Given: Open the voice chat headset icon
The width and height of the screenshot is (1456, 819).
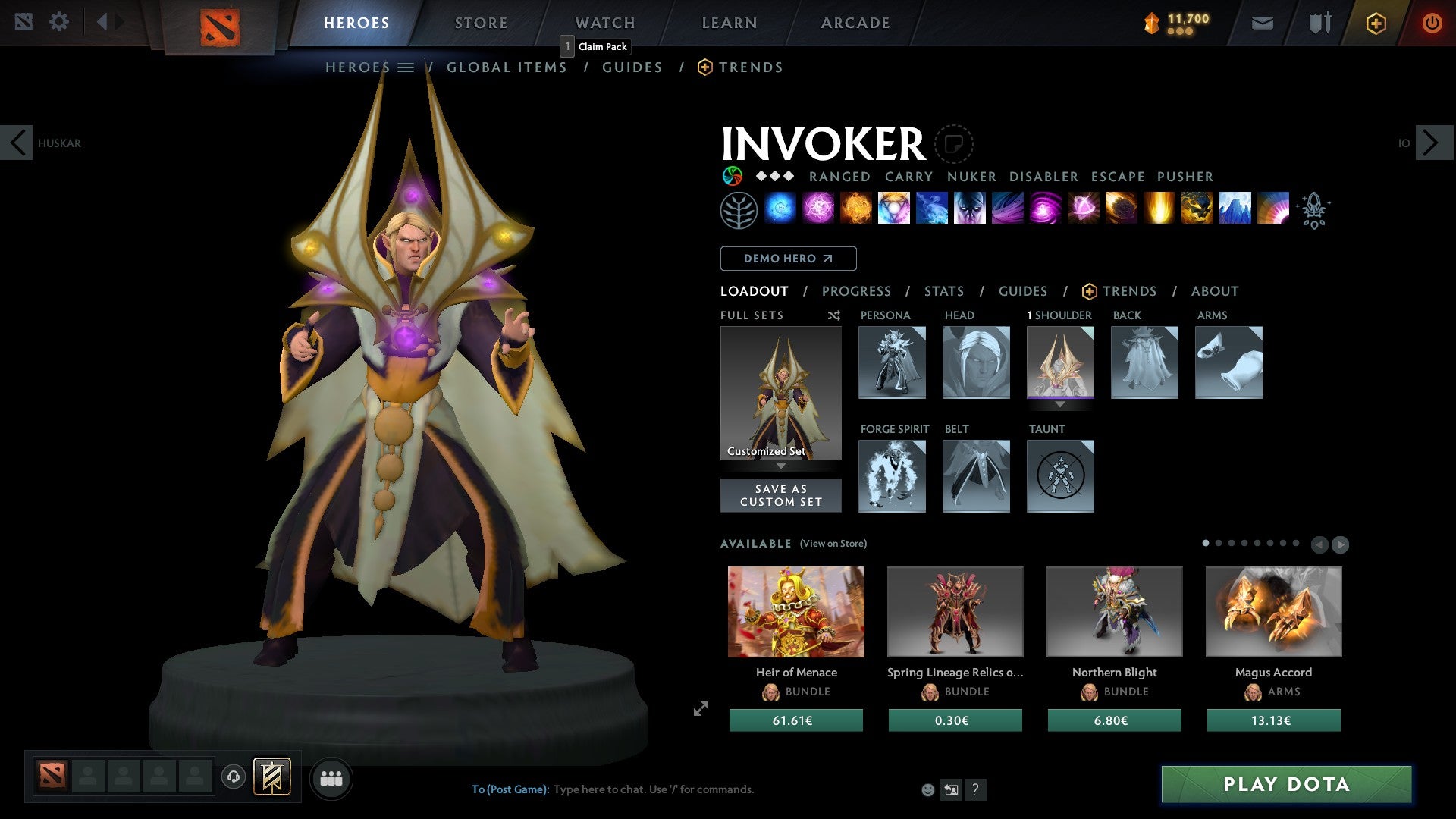Looking at the screenshot, I should point(233,777).
